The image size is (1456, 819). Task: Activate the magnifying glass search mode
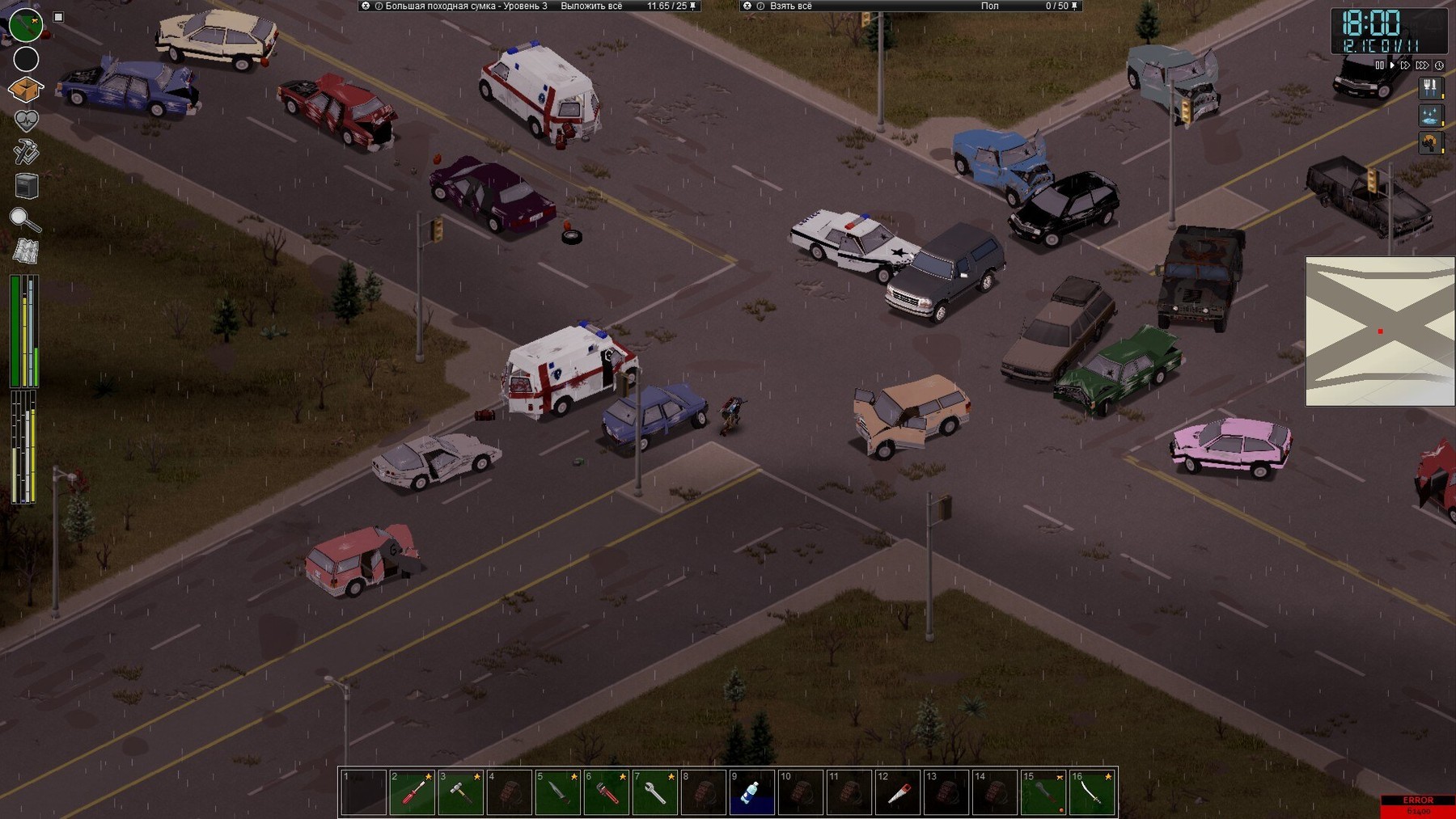coord(24,218)
